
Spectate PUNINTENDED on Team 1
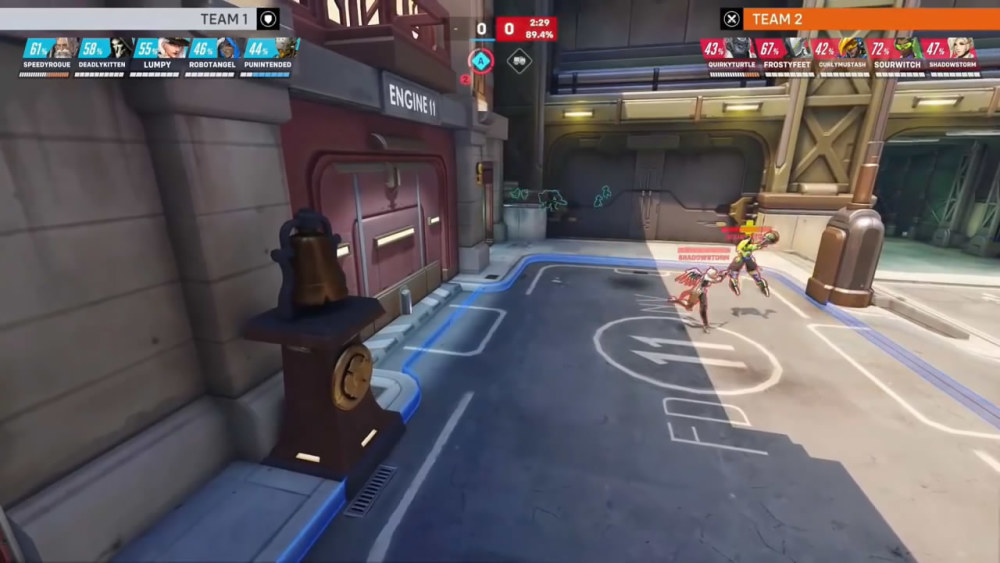pyautogui.click(x=285, y=48)
